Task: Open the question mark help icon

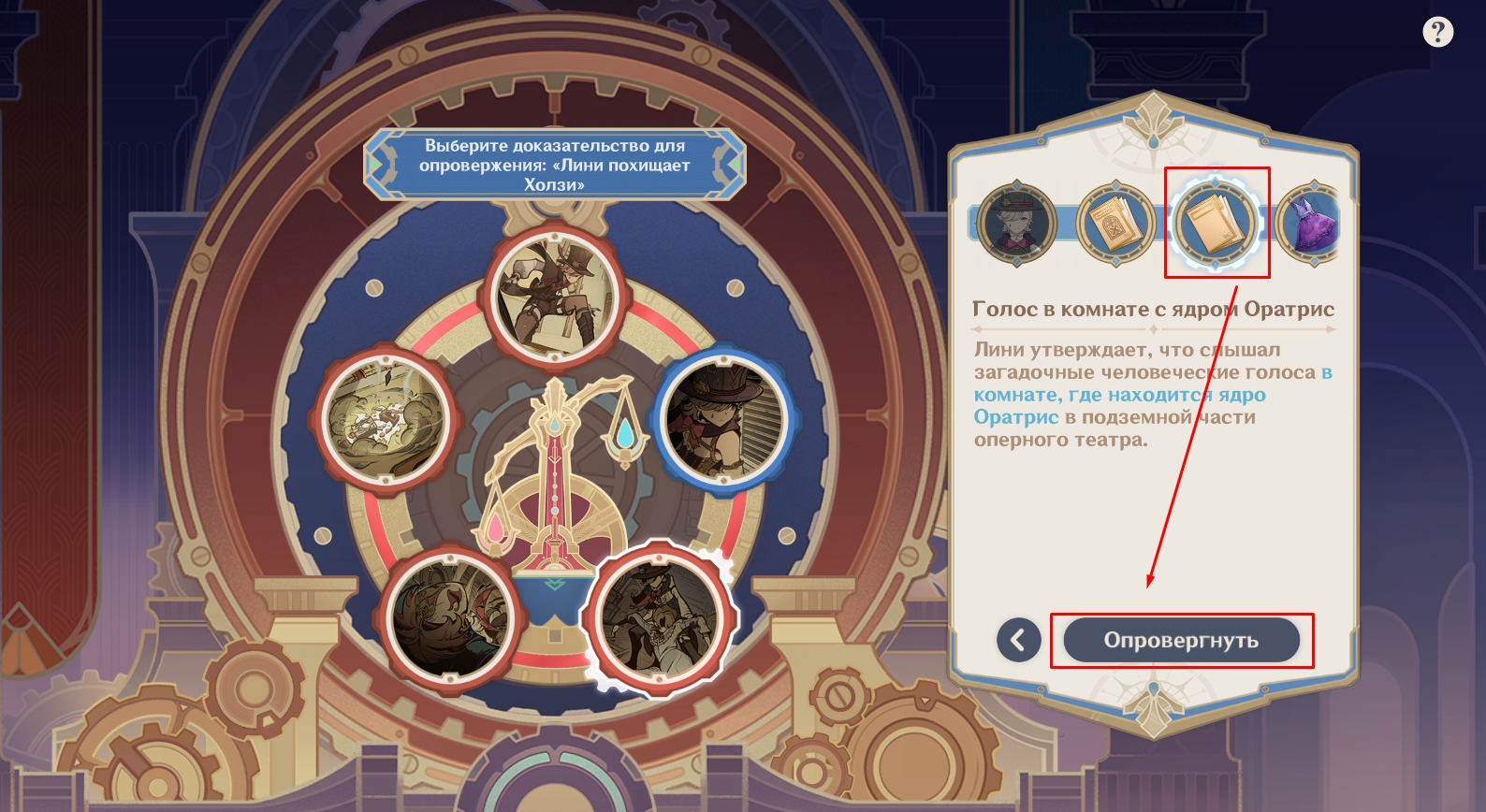Action: pyautogui.click(x=1437, y=33)
